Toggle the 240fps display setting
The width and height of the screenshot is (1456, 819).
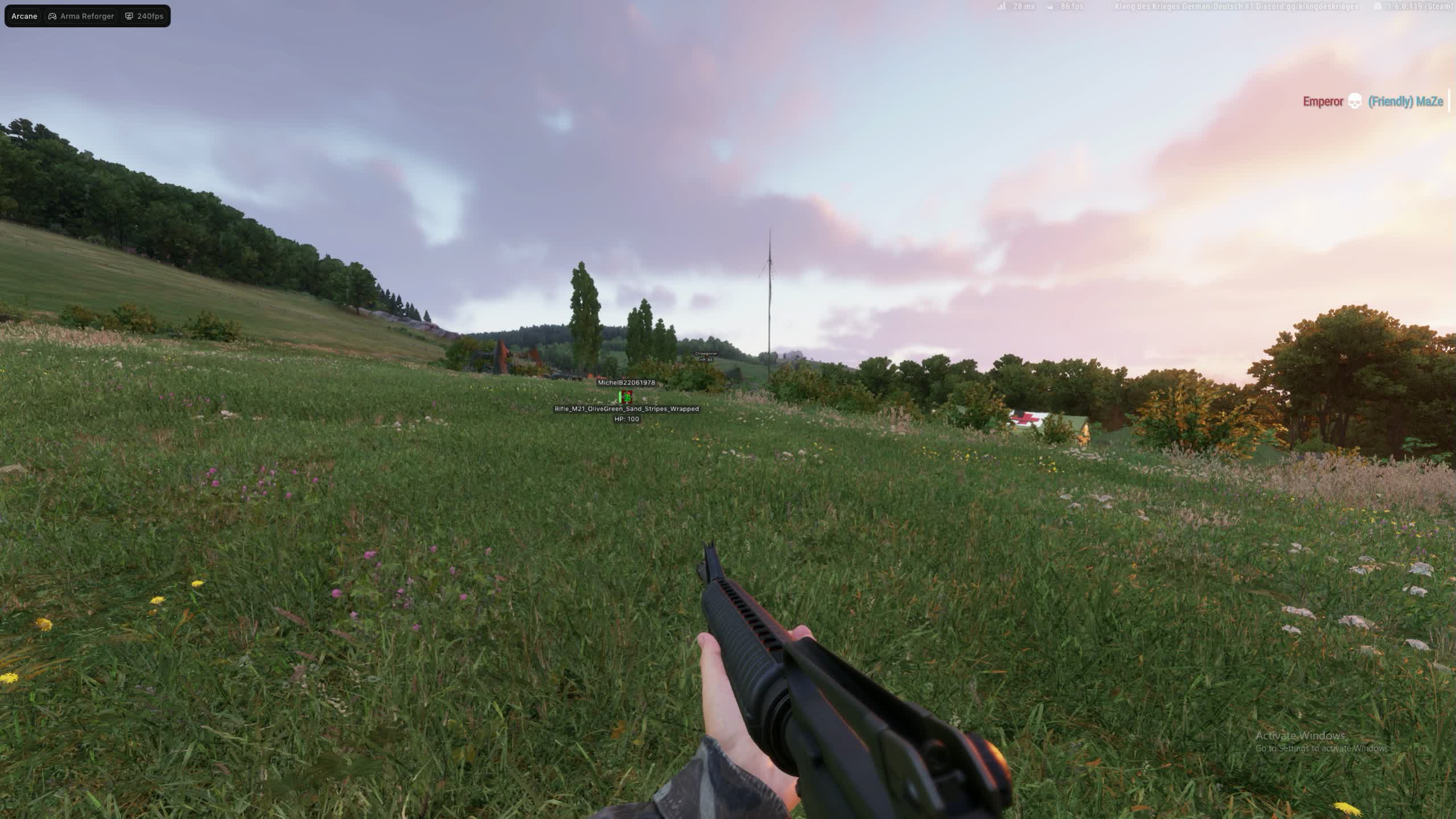pos(144,16)
